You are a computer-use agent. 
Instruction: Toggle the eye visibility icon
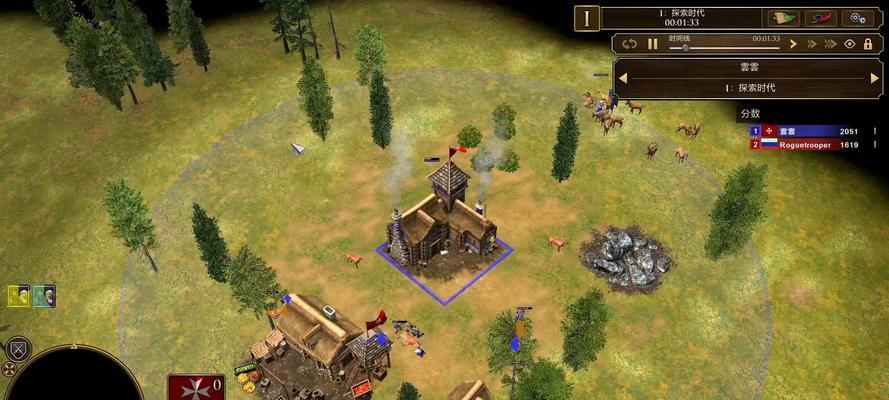click(x=850, y=44)
